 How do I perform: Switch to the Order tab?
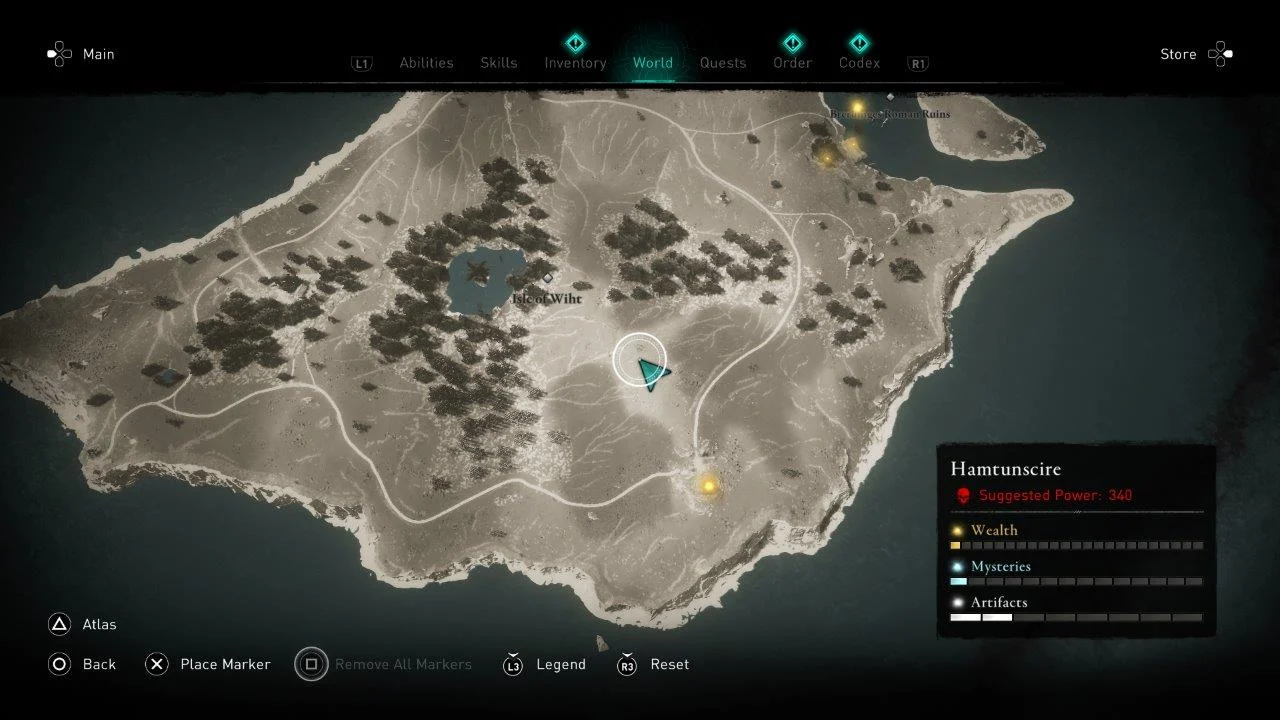791,63
